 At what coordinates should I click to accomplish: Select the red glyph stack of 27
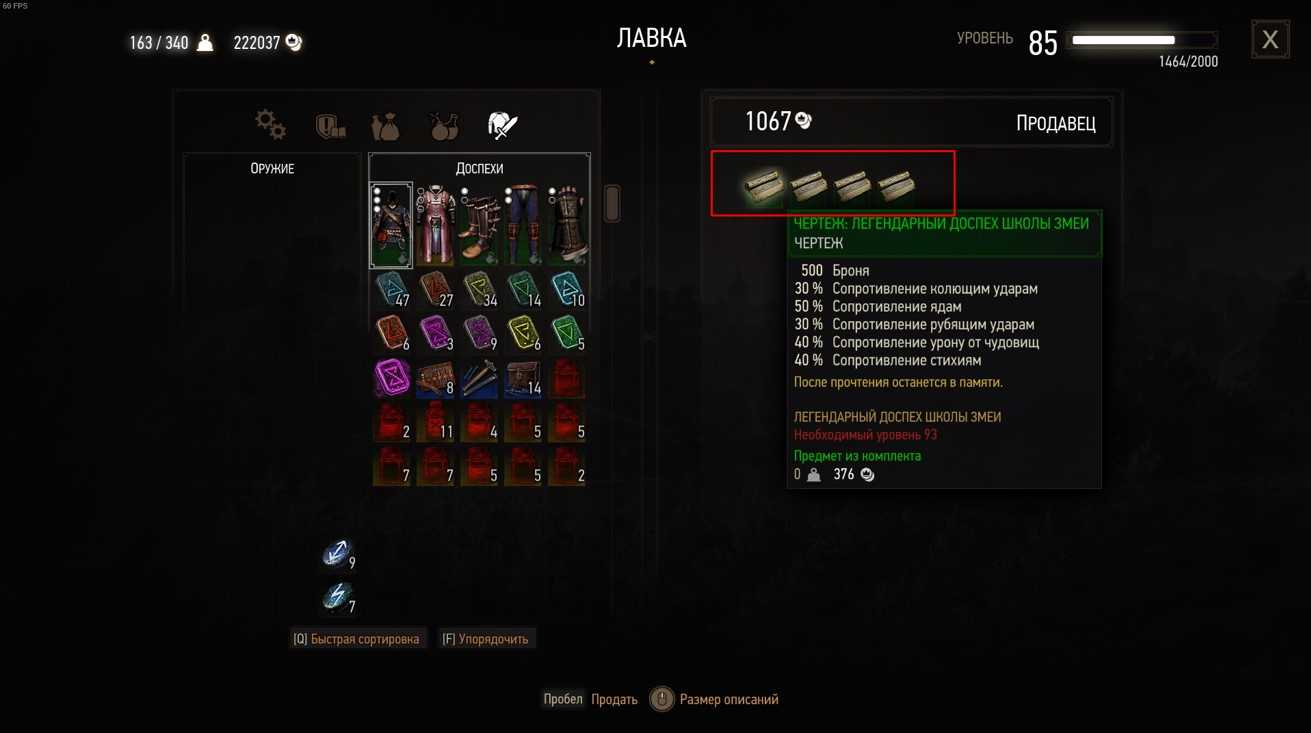pyautogui.click(x=435, y=289)
